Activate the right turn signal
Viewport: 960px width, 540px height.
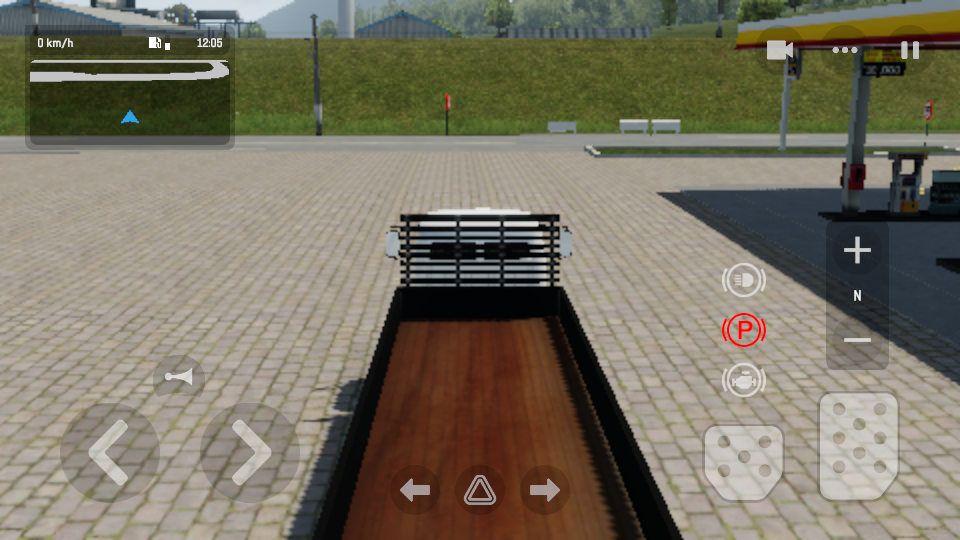(x=545, y=490)
